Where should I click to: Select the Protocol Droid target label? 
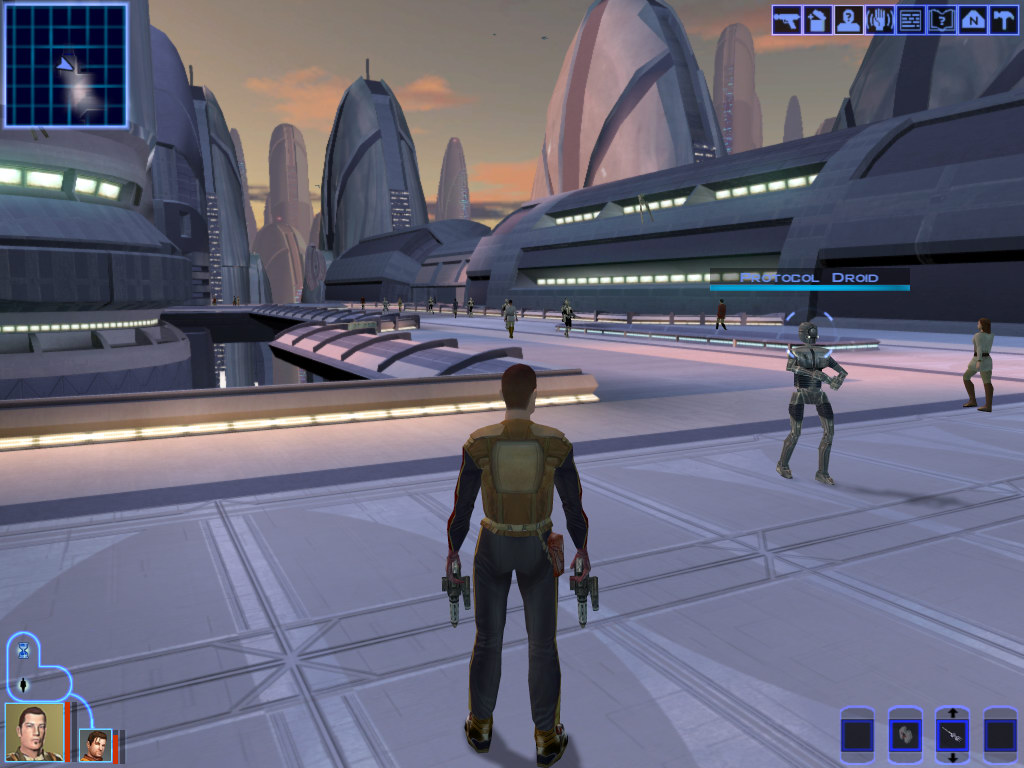click(x=810, y=278)
